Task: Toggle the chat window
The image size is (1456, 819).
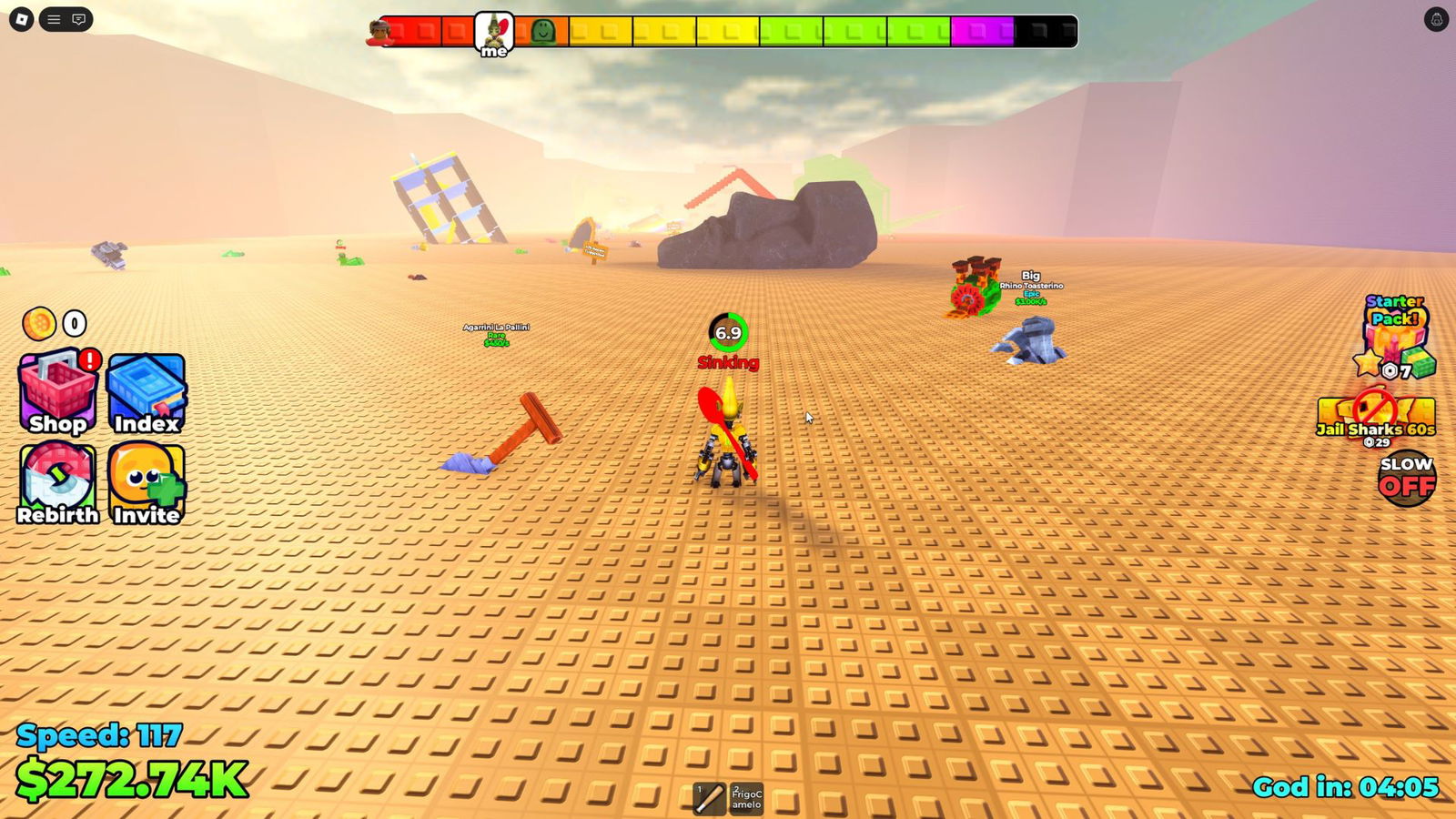Action: tap(79, 19)
